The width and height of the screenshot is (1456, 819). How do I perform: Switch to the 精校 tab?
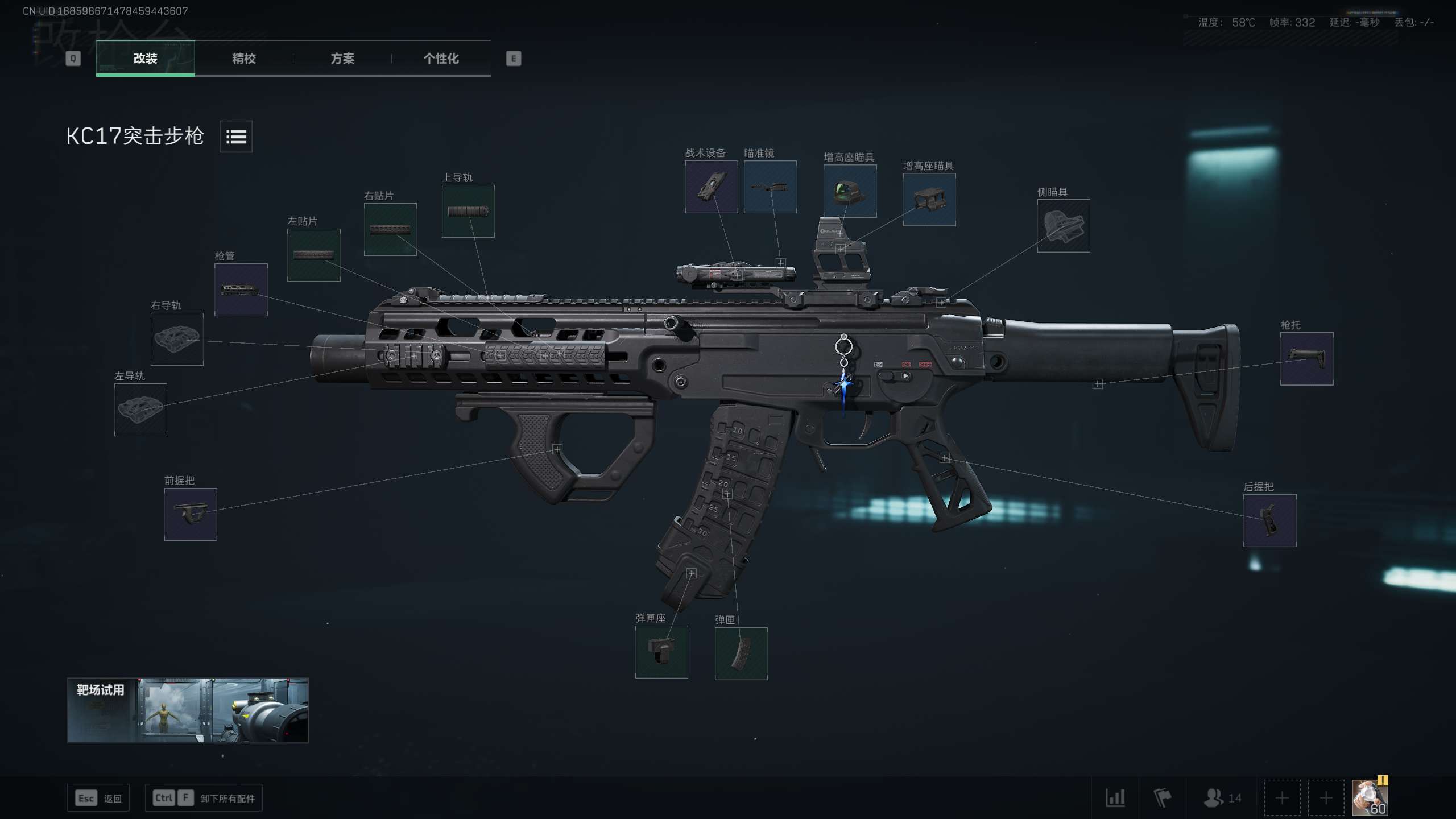[x=243, y=59]
